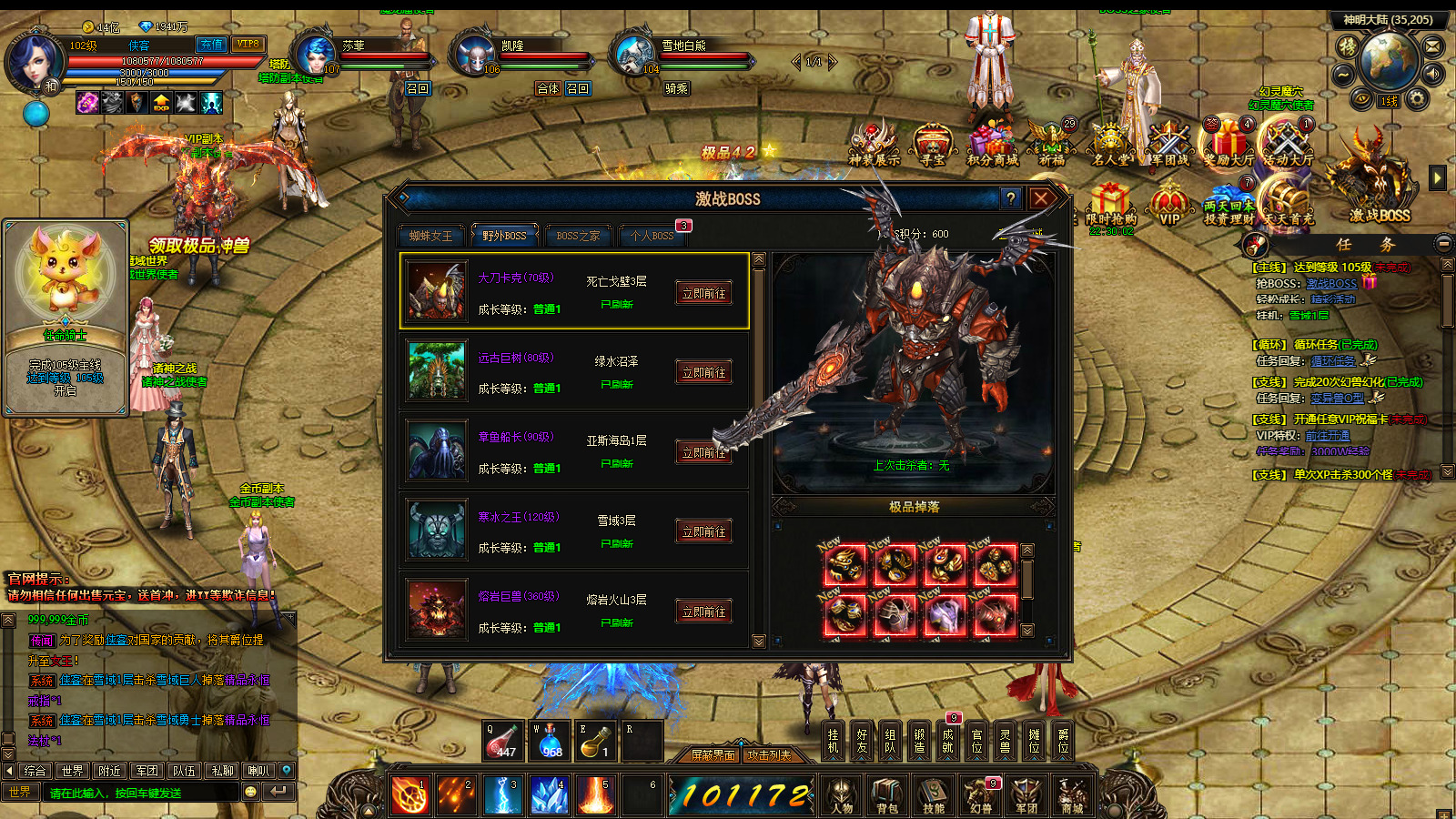Click the 屏蔽界面 hide interface button
1456x819 pixels.
pyautogui.click(x=713, y=754)
